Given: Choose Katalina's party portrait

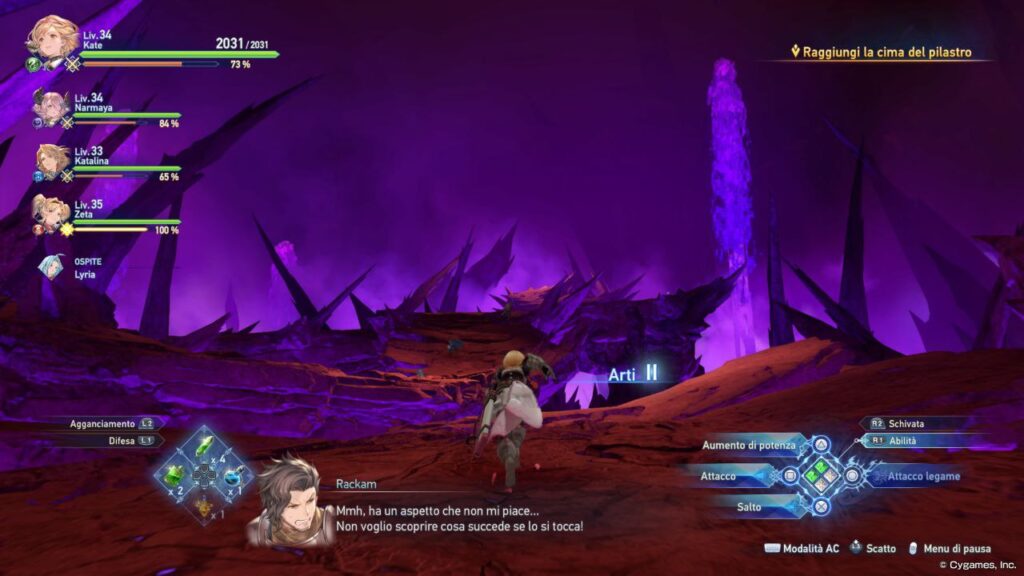Looking at the screenshot, I should click(52, 159).
